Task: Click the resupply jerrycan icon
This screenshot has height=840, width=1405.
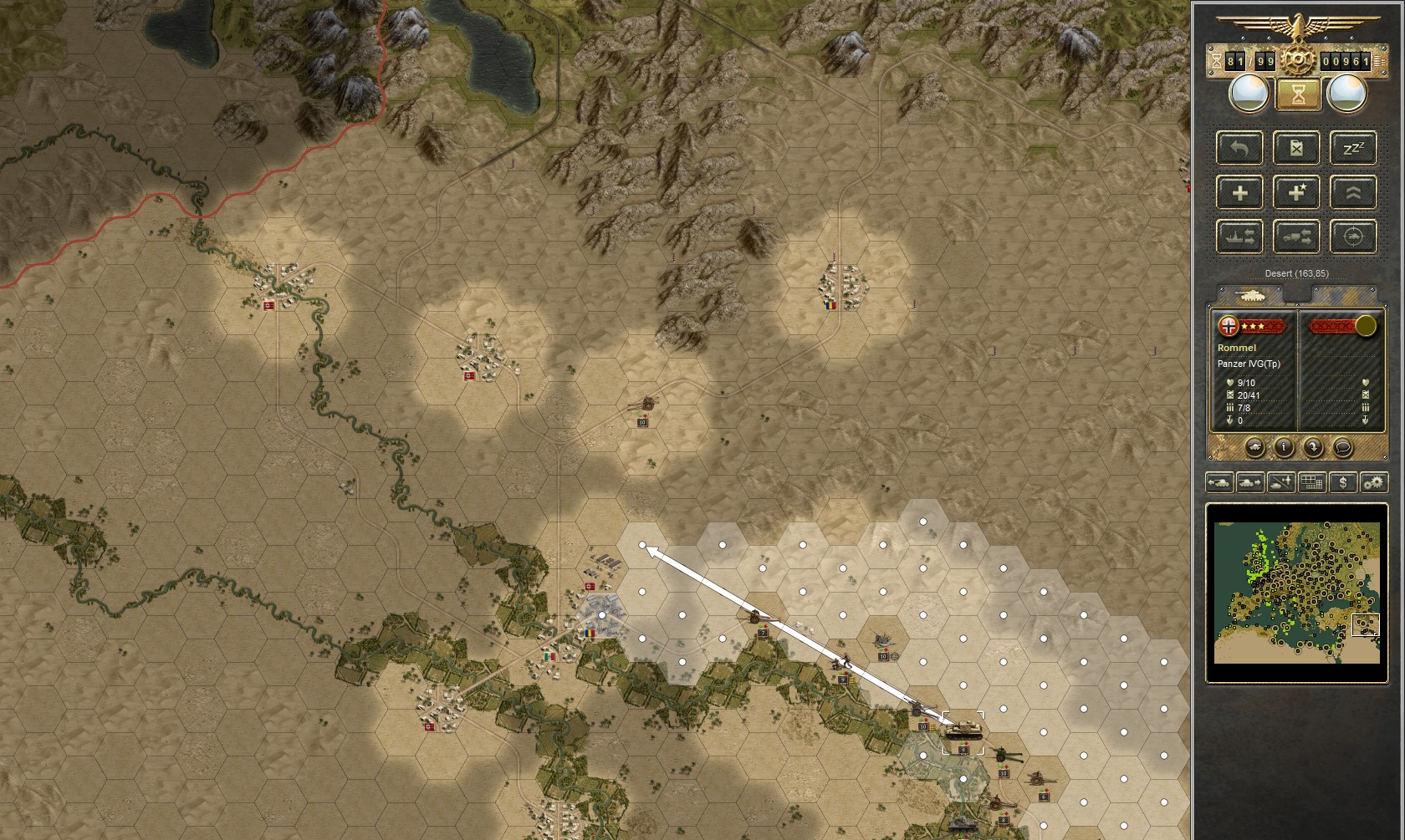Action: pyautogui.click(x=1295, y=148)
